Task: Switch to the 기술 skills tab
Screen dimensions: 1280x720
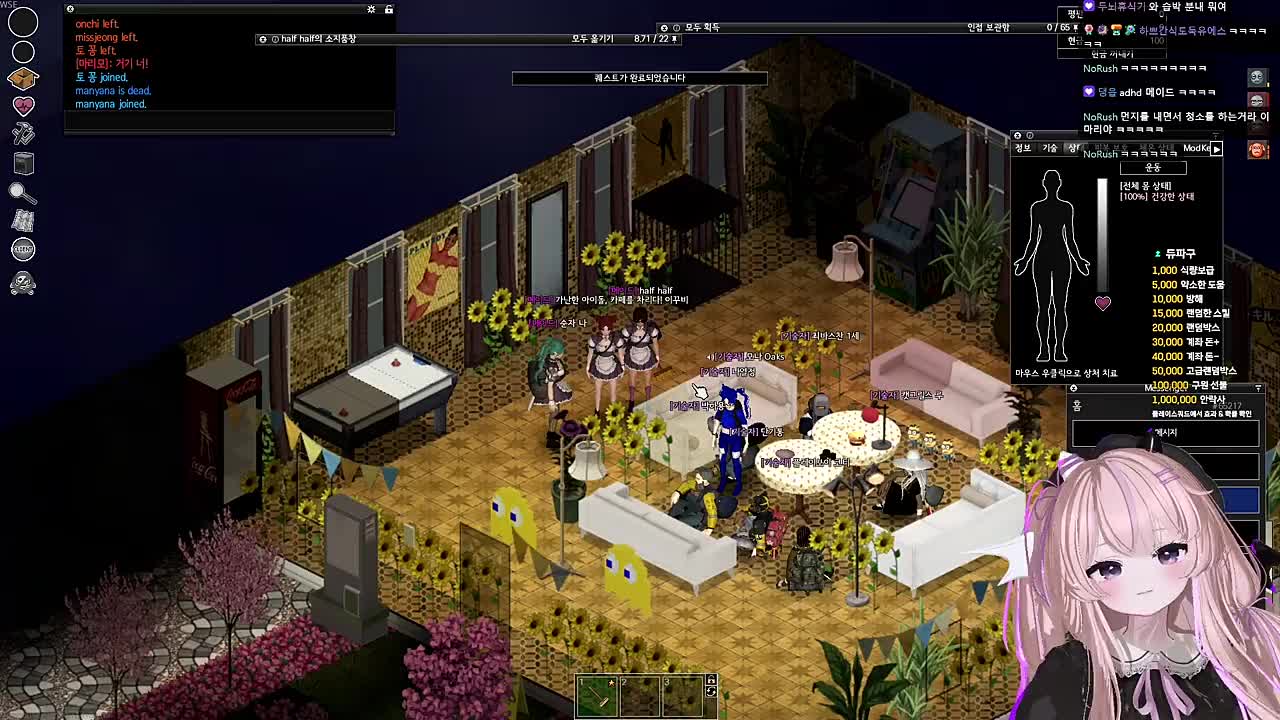Action: click(1050, 148)
